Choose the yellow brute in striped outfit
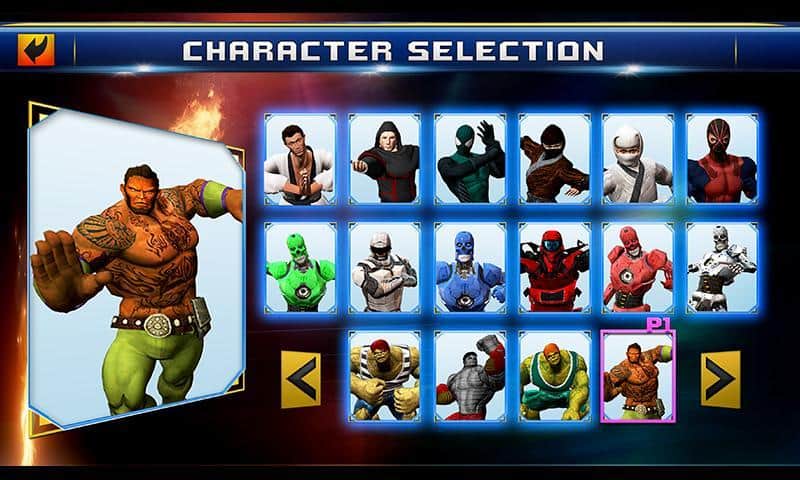Viewport: 800px width, 480px height. point(385,376)
